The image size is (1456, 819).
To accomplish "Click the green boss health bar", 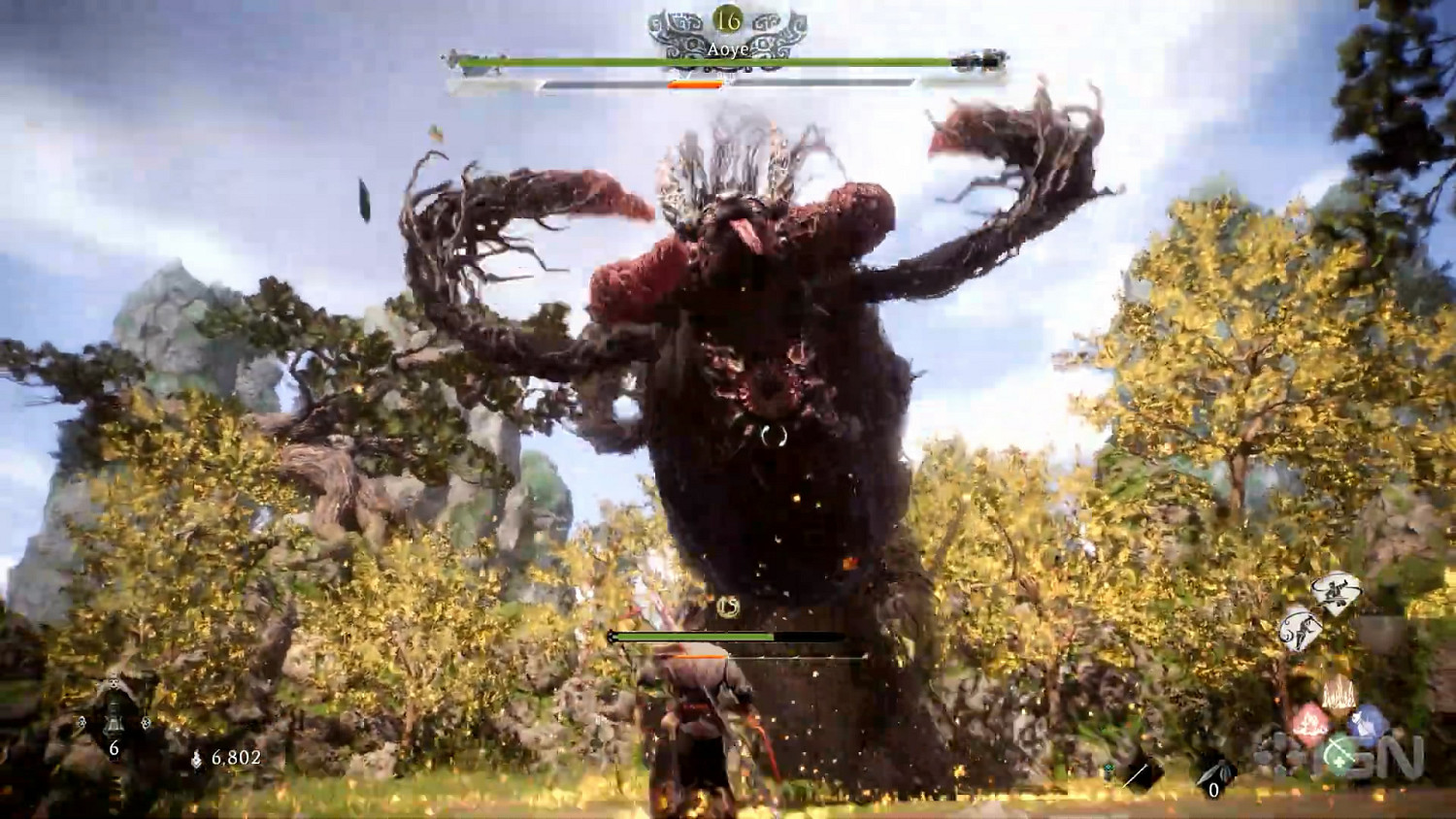I will [x=718, y=61].
